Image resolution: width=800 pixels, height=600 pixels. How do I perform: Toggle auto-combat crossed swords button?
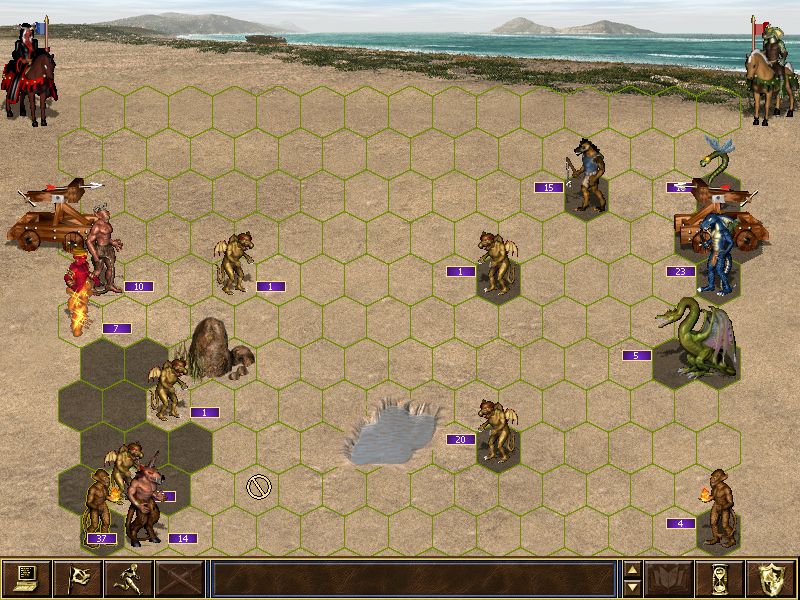(x=180, y=578)
